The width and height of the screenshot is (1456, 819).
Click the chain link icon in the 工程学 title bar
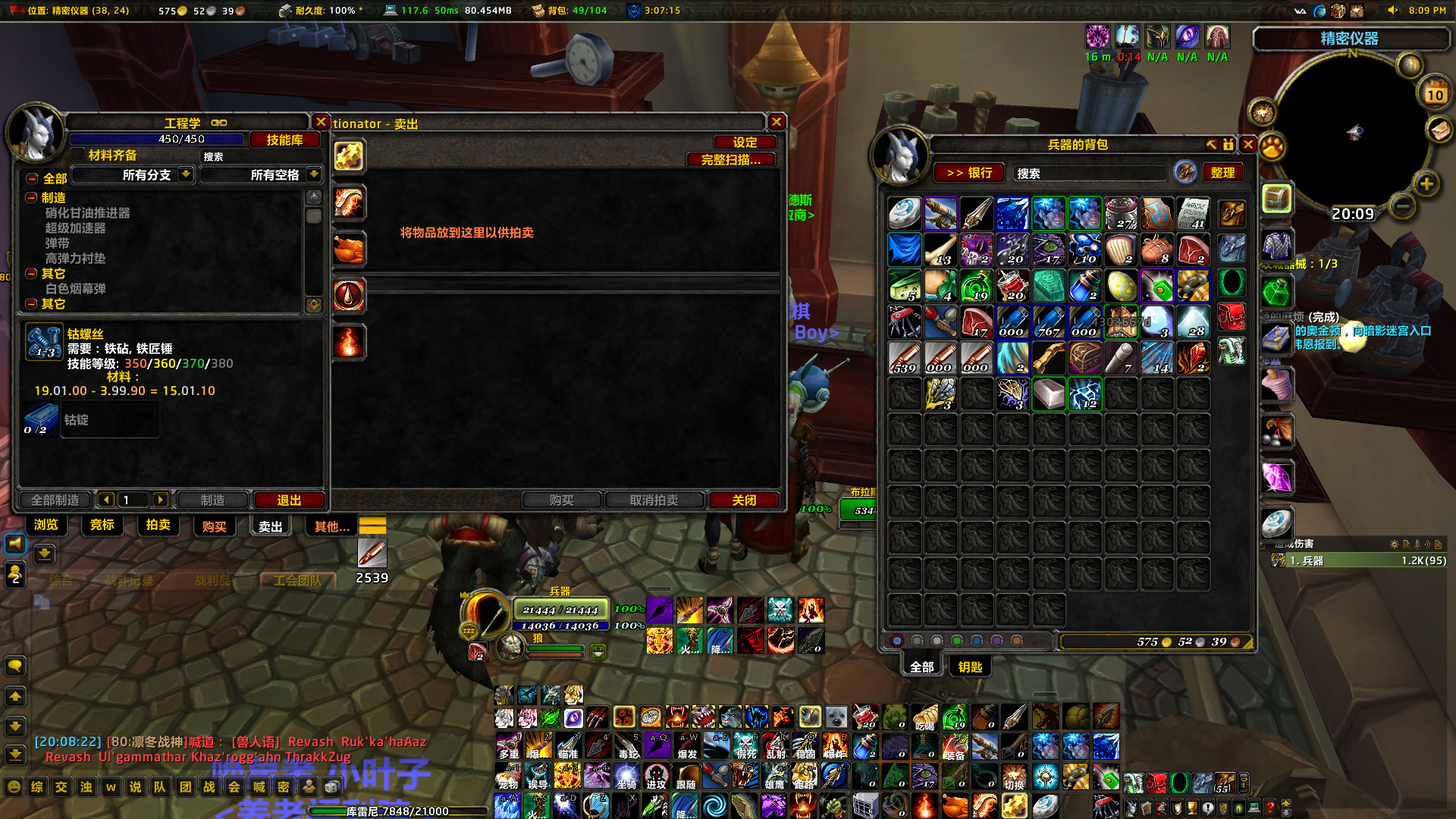click(220, 121)
